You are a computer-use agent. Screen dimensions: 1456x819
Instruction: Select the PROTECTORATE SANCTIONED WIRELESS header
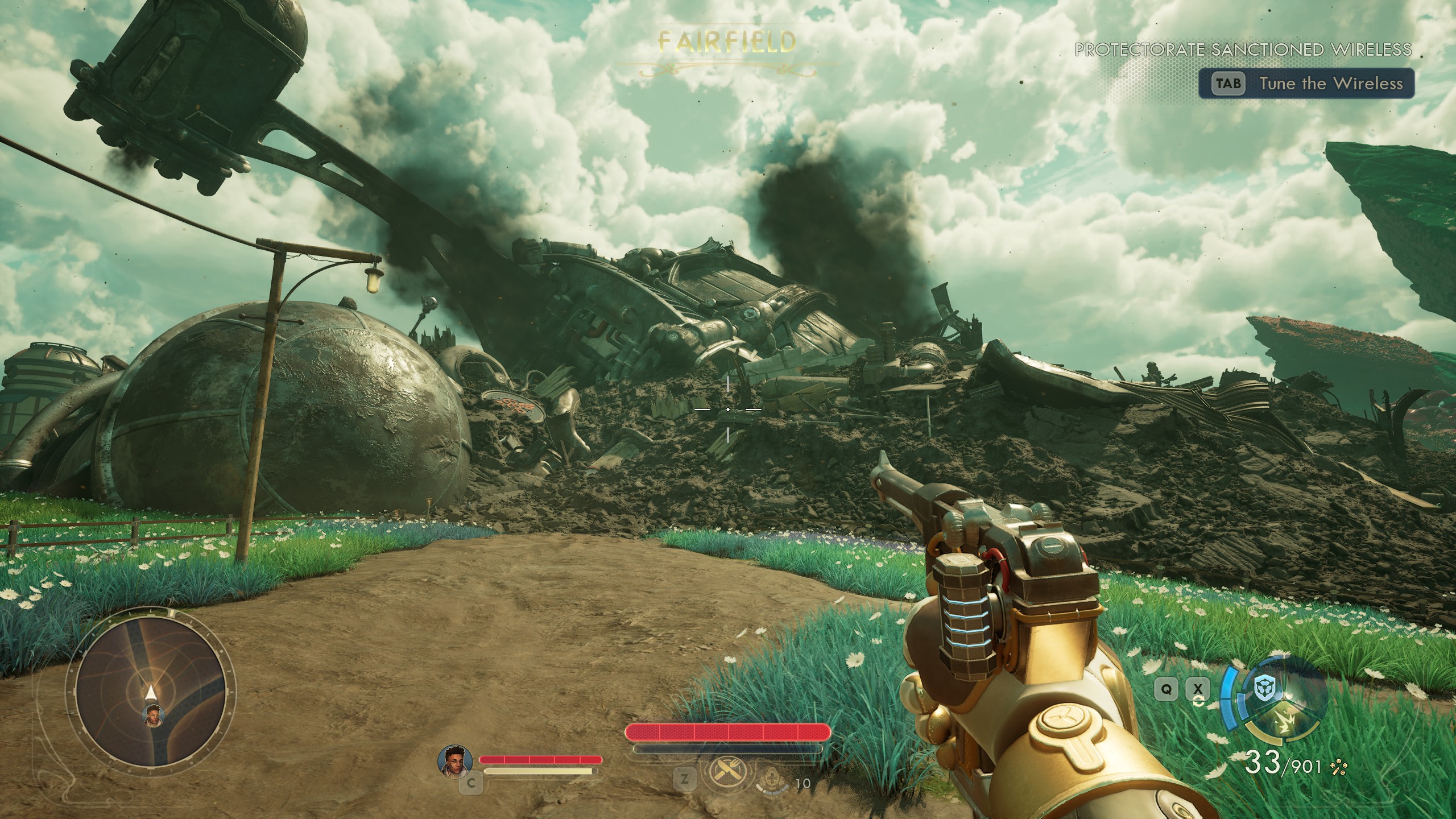coord(1243,50)
